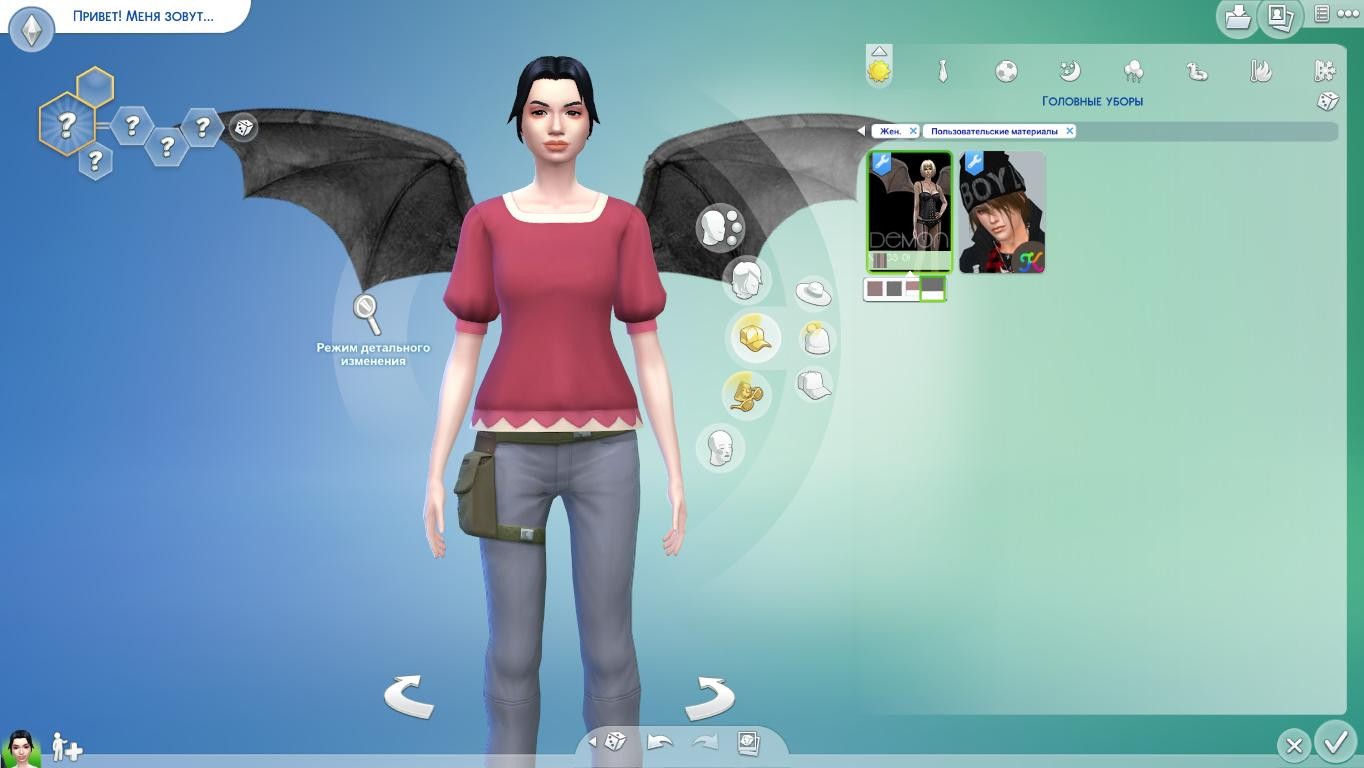
Task: Open the brimmed hat category
Action: tap(813, 293)
